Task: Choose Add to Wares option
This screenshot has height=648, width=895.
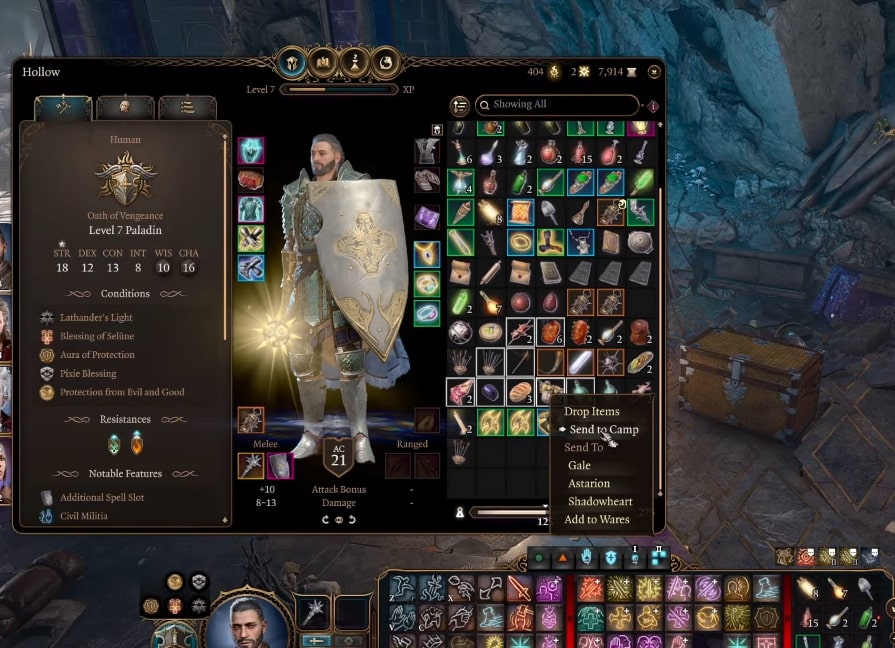Action: [596, 519]
